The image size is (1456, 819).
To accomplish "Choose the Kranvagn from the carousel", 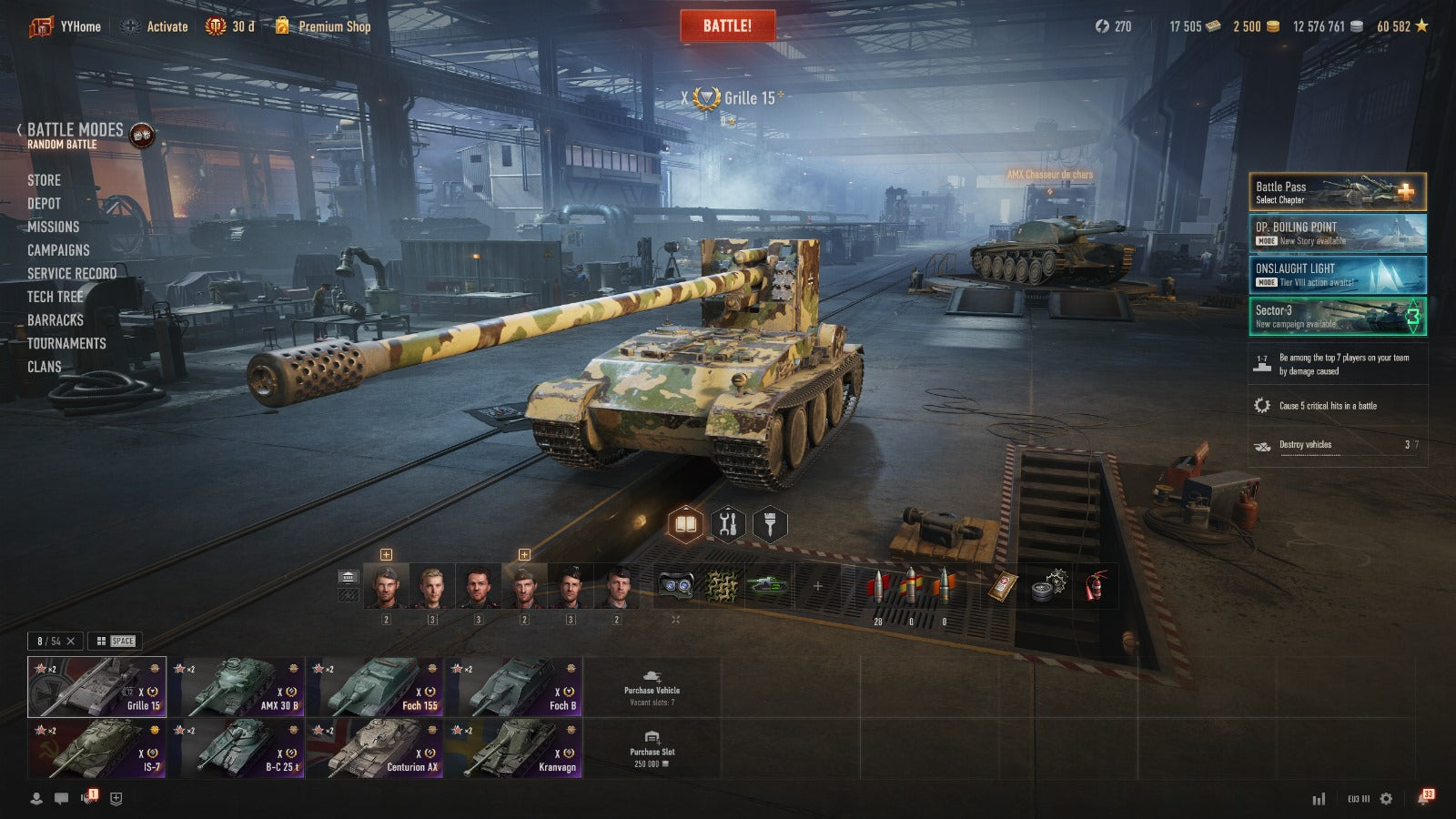I will (514, 748).
